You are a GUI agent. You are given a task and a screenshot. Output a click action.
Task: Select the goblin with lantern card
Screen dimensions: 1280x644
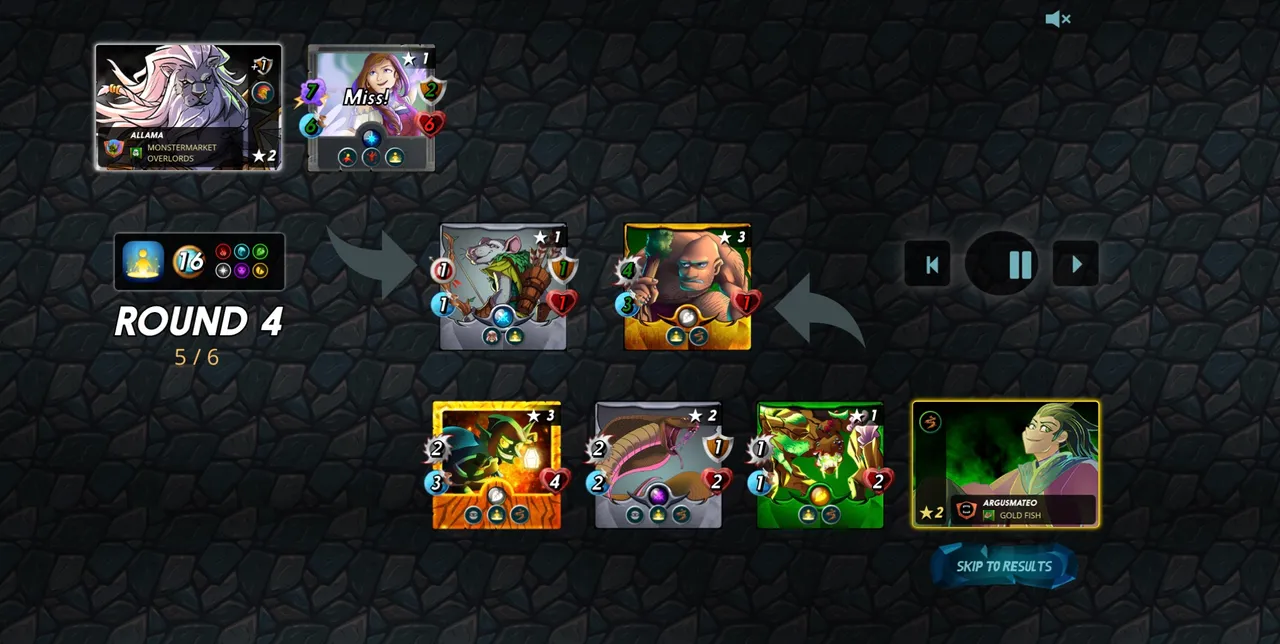[496, 464]
